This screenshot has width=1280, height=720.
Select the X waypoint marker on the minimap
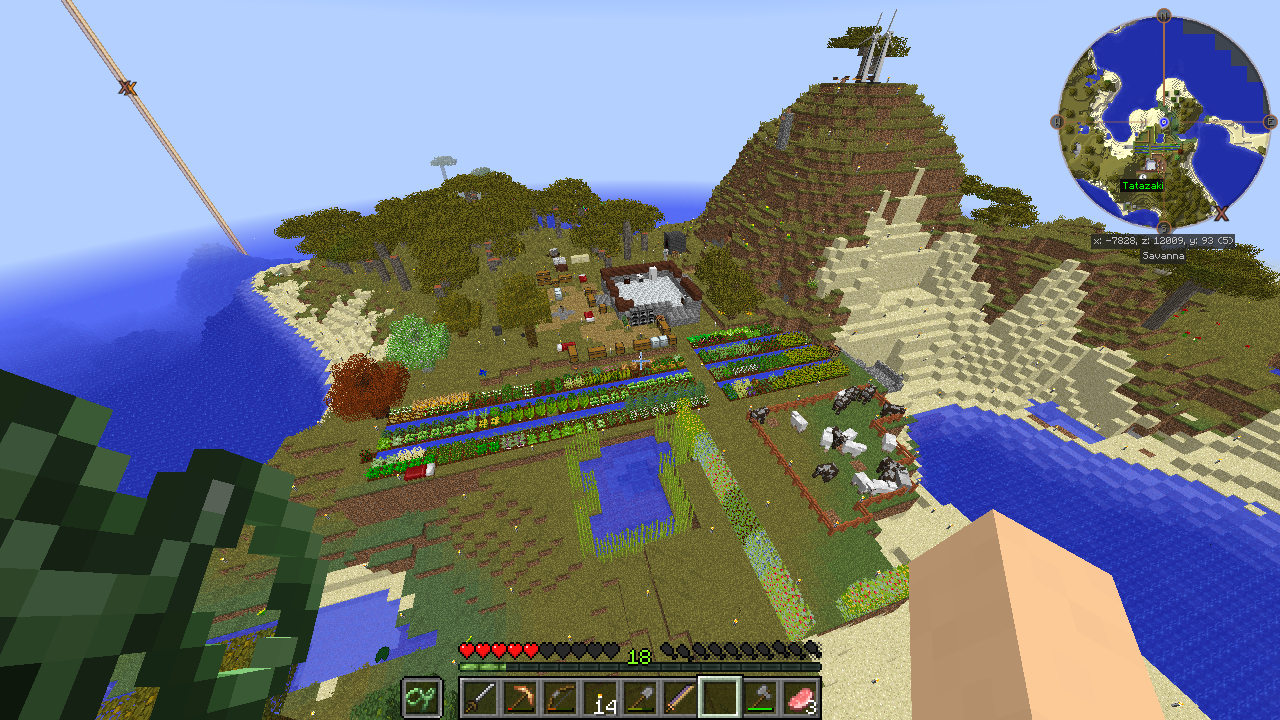click(x=1221, y=213)
